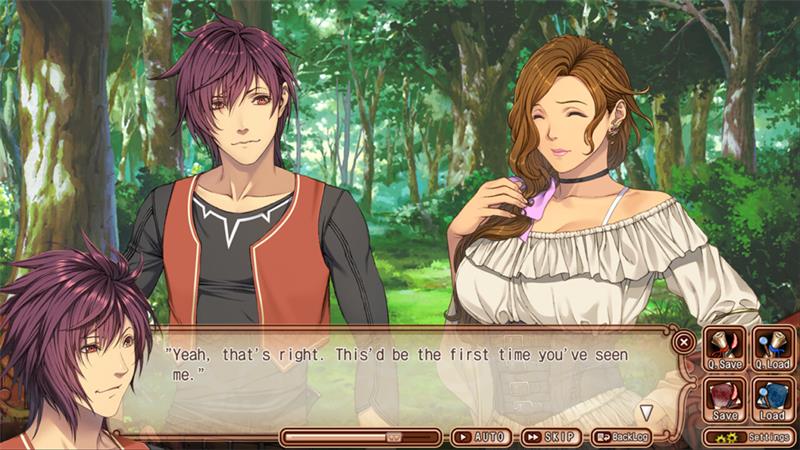800x450 pixels.
Task: Activate the SKIP dialogue button
Action: 549,437
